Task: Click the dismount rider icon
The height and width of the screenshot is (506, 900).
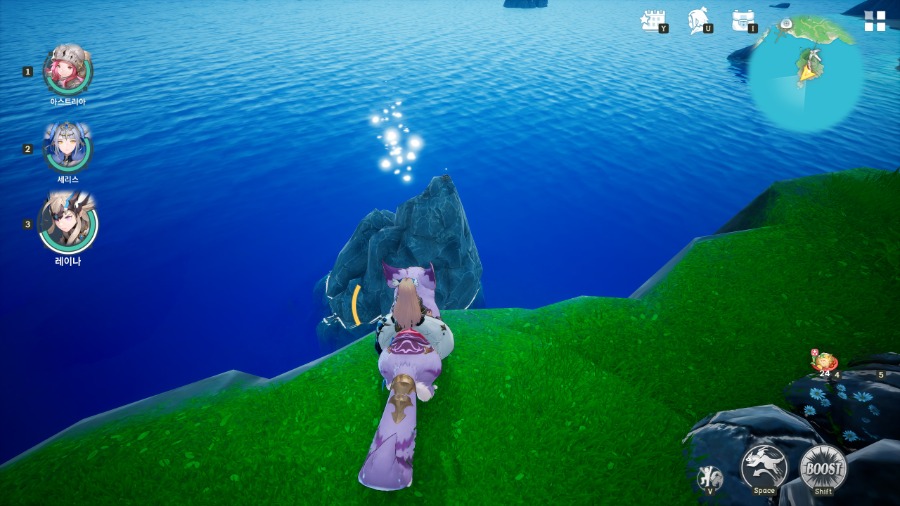Action: coord(710,477)
